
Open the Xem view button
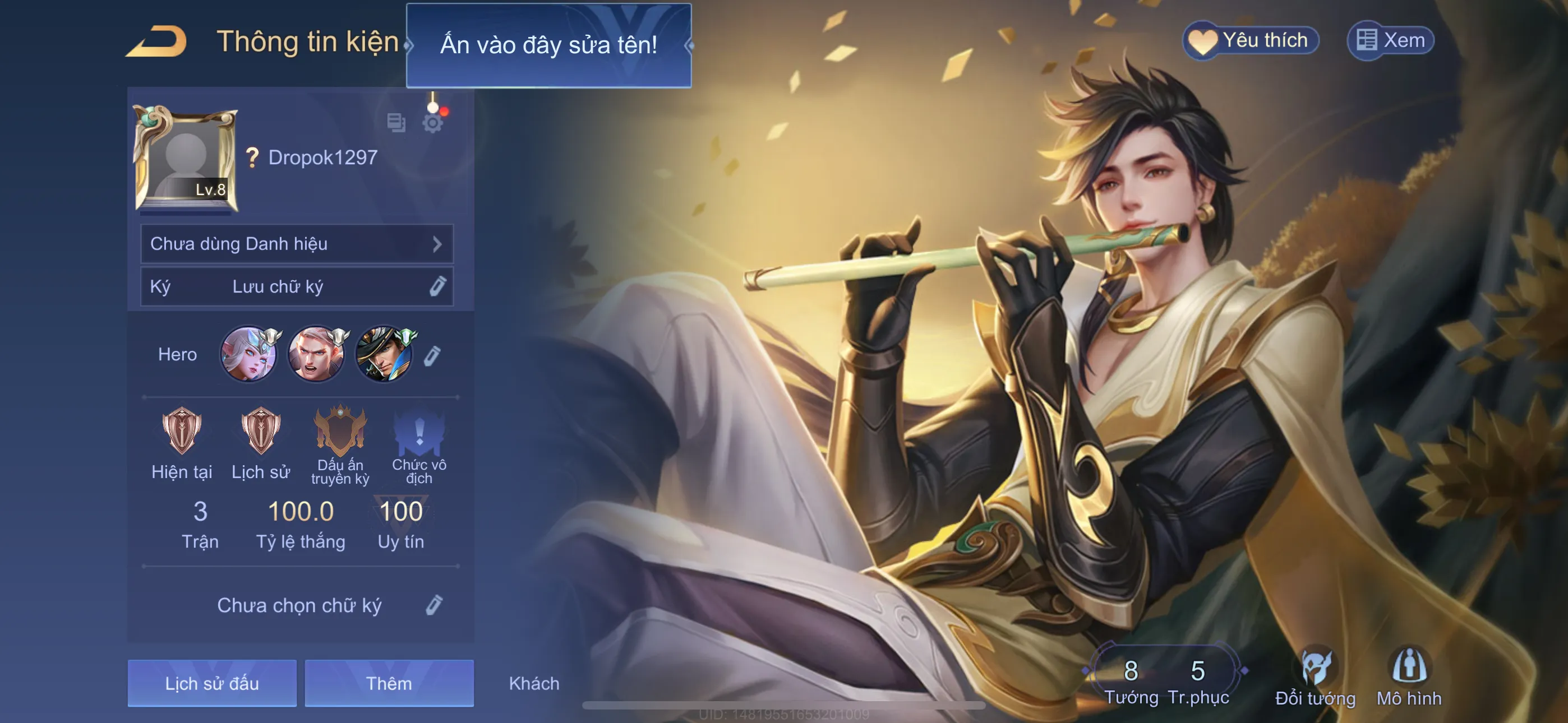point(1390,41)
